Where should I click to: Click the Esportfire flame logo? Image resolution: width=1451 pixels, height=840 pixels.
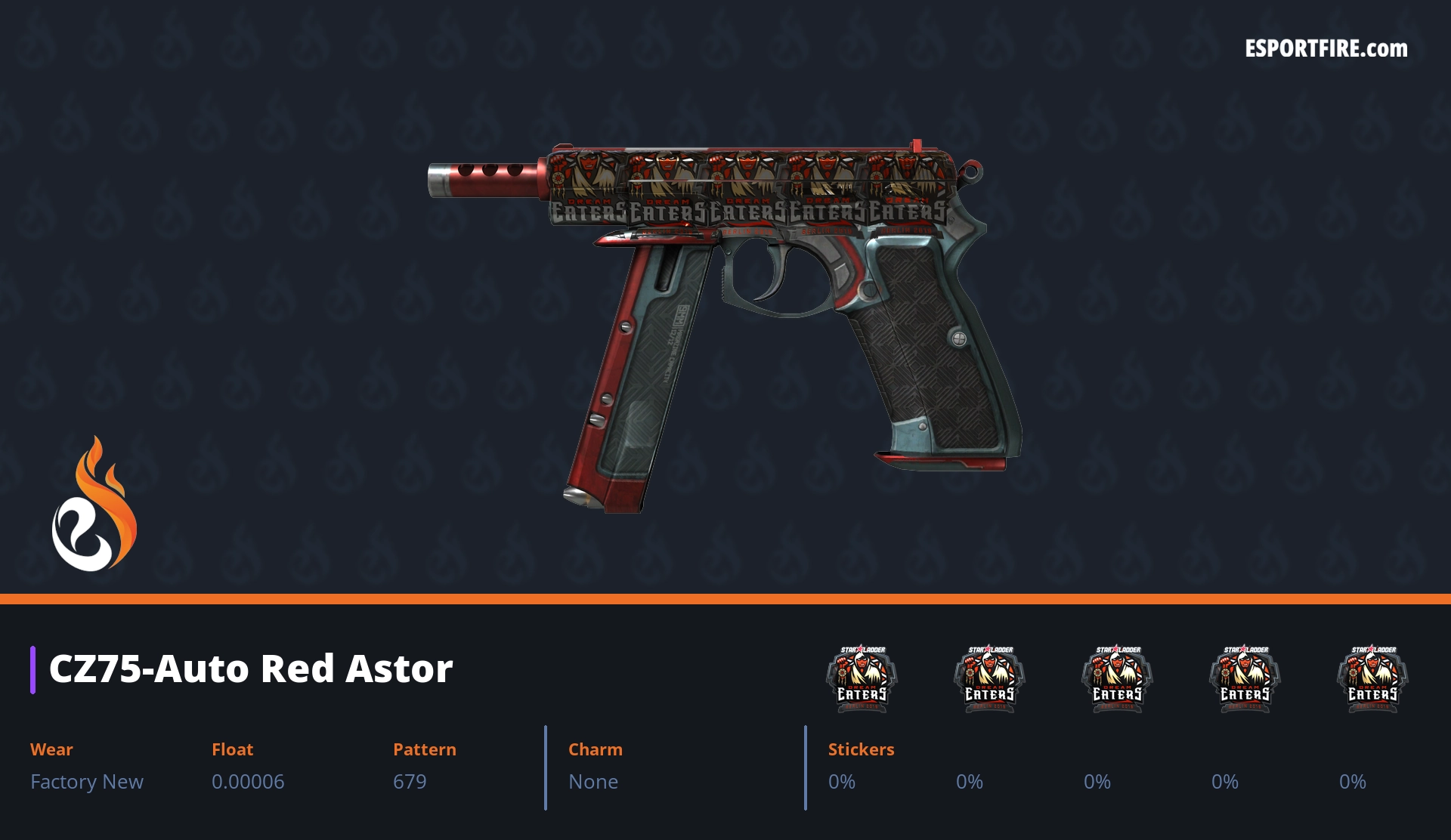click(x=94, y=505)
